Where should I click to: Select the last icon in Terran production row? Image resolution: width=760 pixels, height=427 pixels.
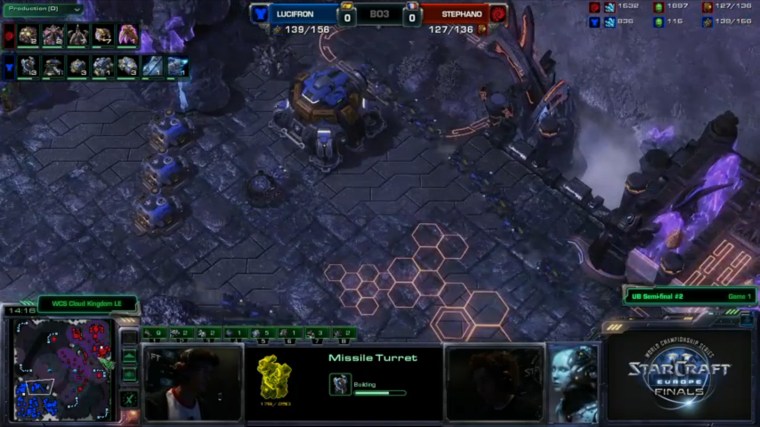[x=178, y=66]
